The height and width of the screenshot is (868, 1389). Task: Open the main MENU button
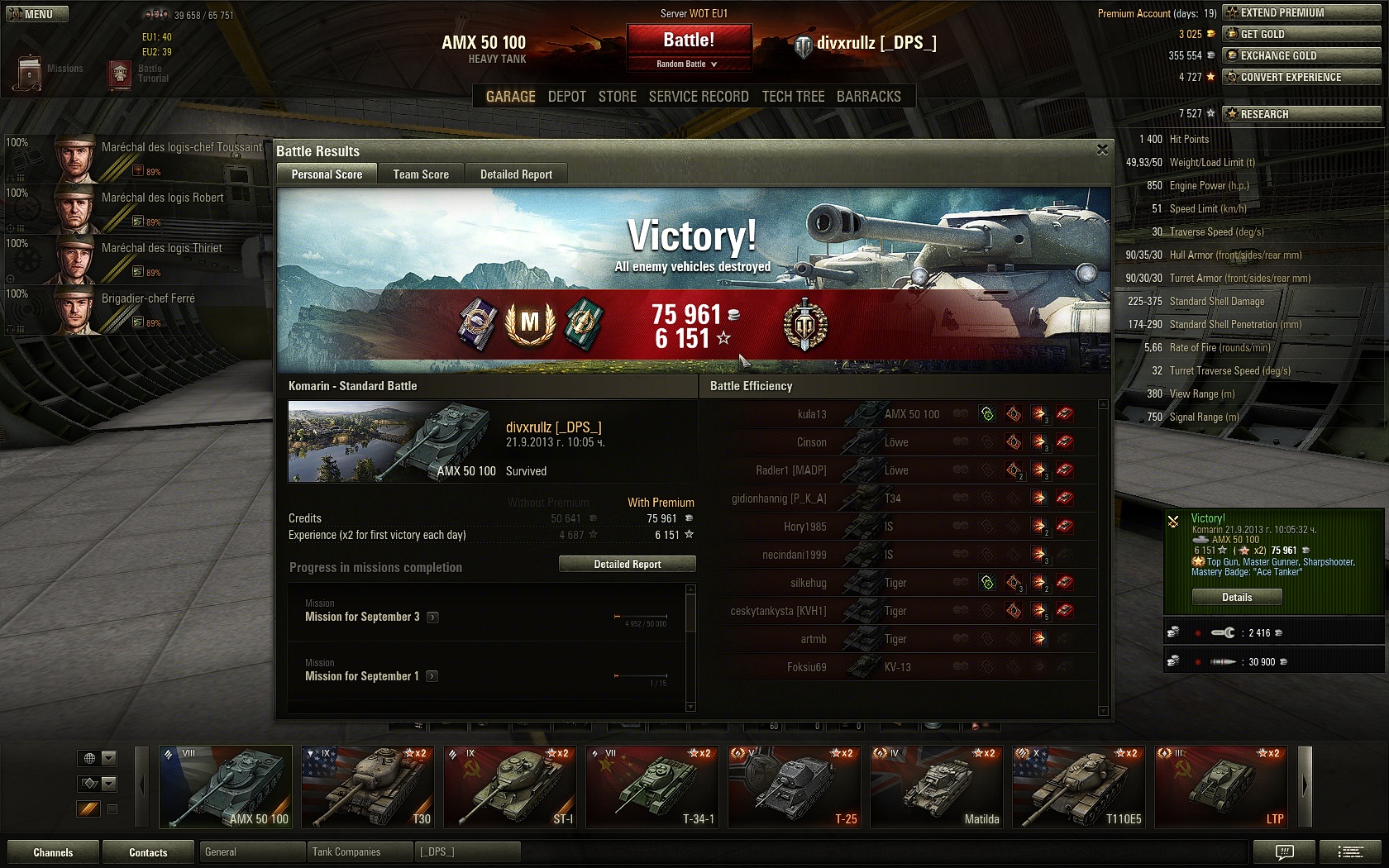(37, 14)
